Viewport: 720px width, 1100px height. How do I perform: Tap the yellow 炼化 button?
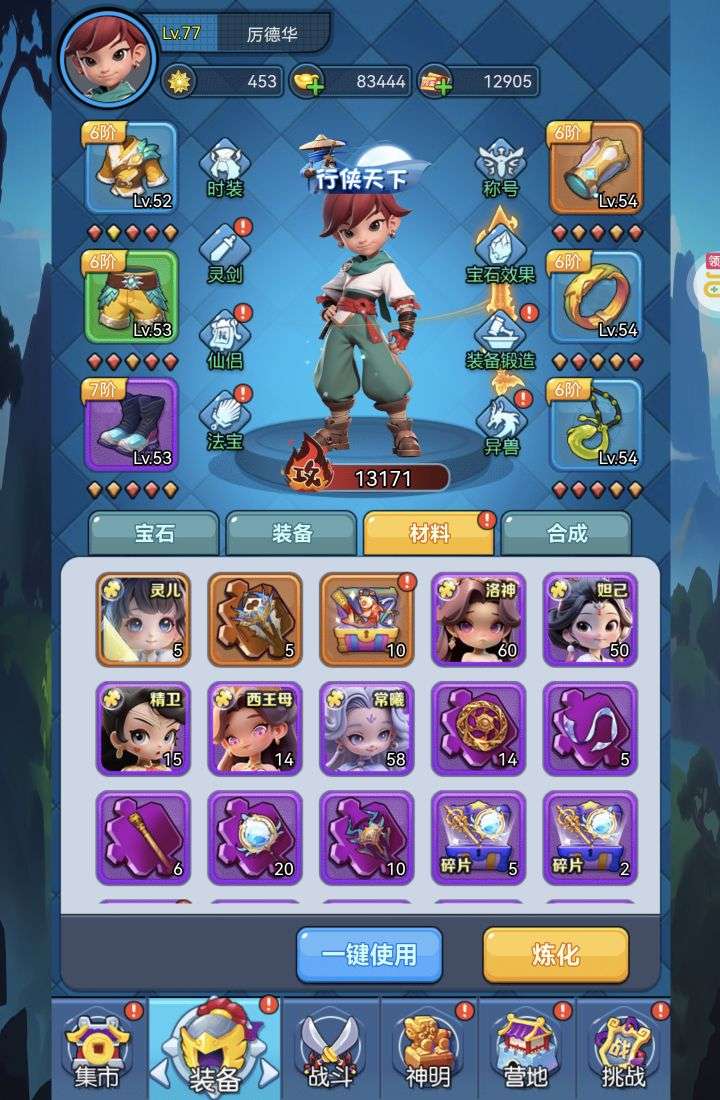pos(555,954)
